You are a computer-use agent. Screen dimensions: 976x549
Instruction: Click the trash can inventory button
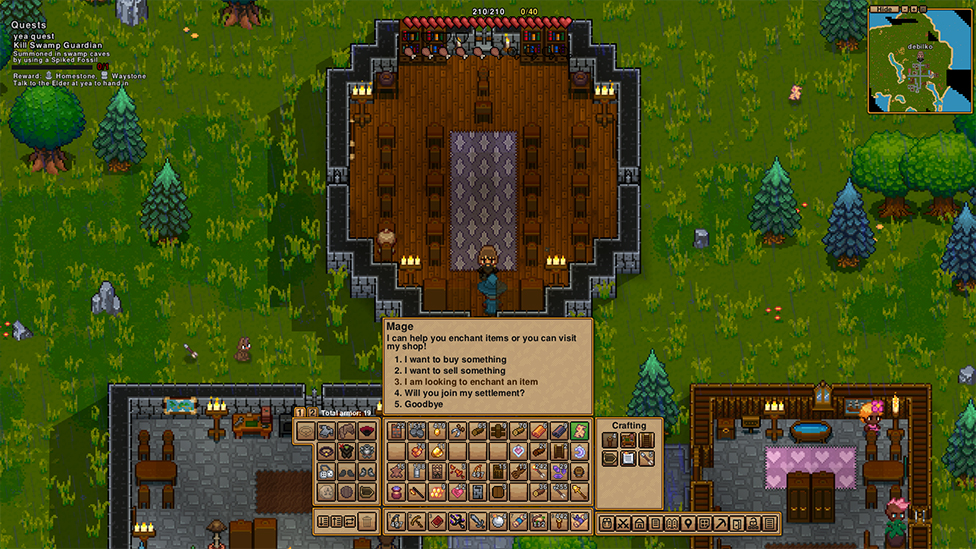tap(368, 521)
